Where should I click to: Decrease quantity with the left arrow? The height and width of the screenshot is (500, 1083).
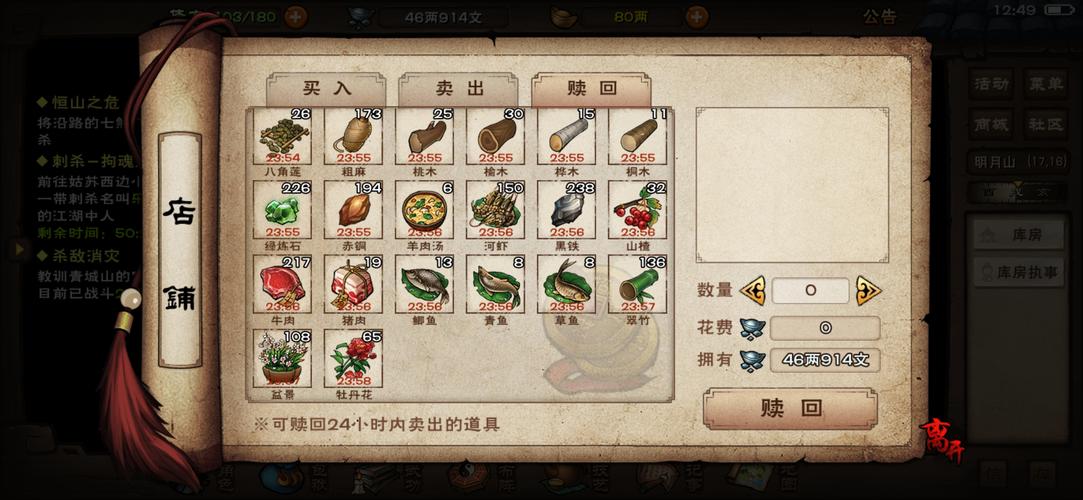tap(752, 291)
